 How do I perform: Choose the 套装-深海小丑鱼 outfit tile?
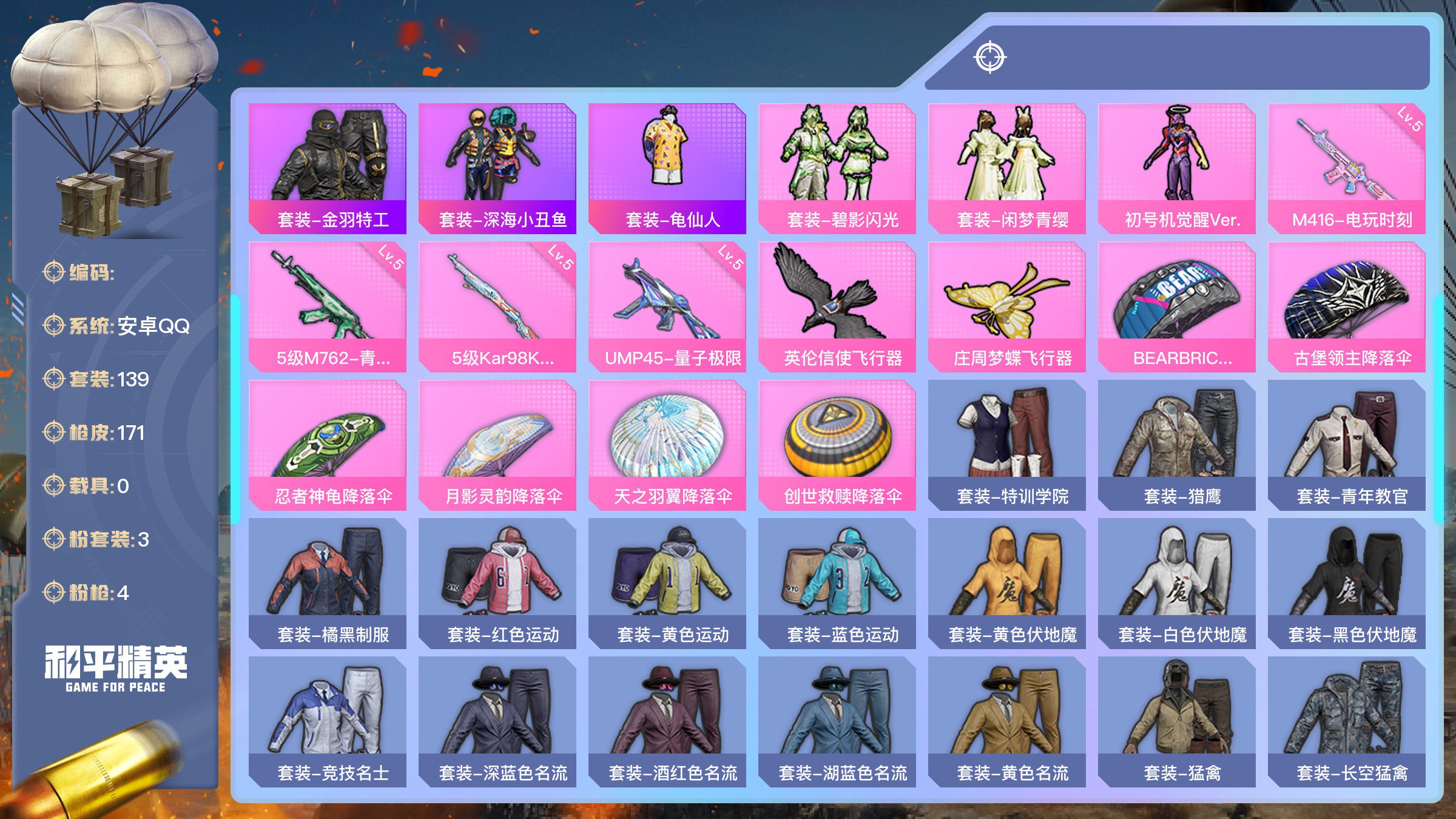tap(497, 168)
